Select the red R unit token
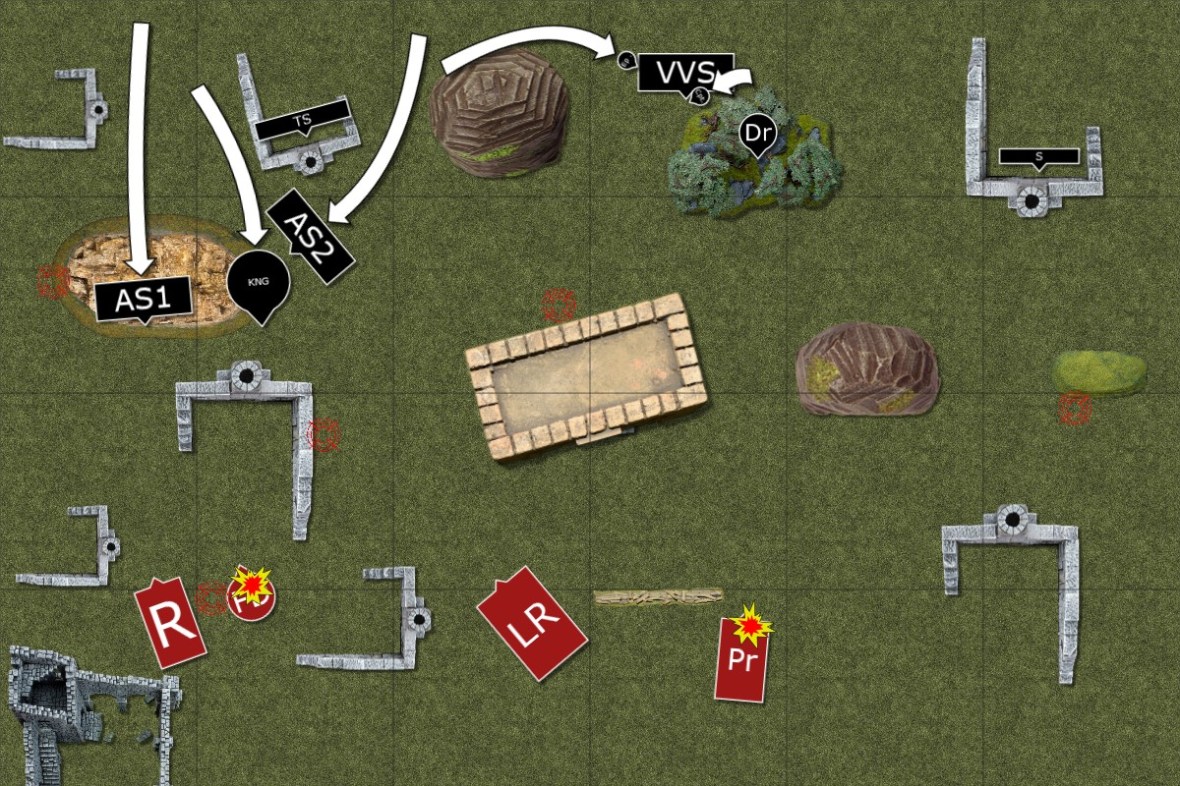This screenshot has width=1180, height=786. coord(171,622)
